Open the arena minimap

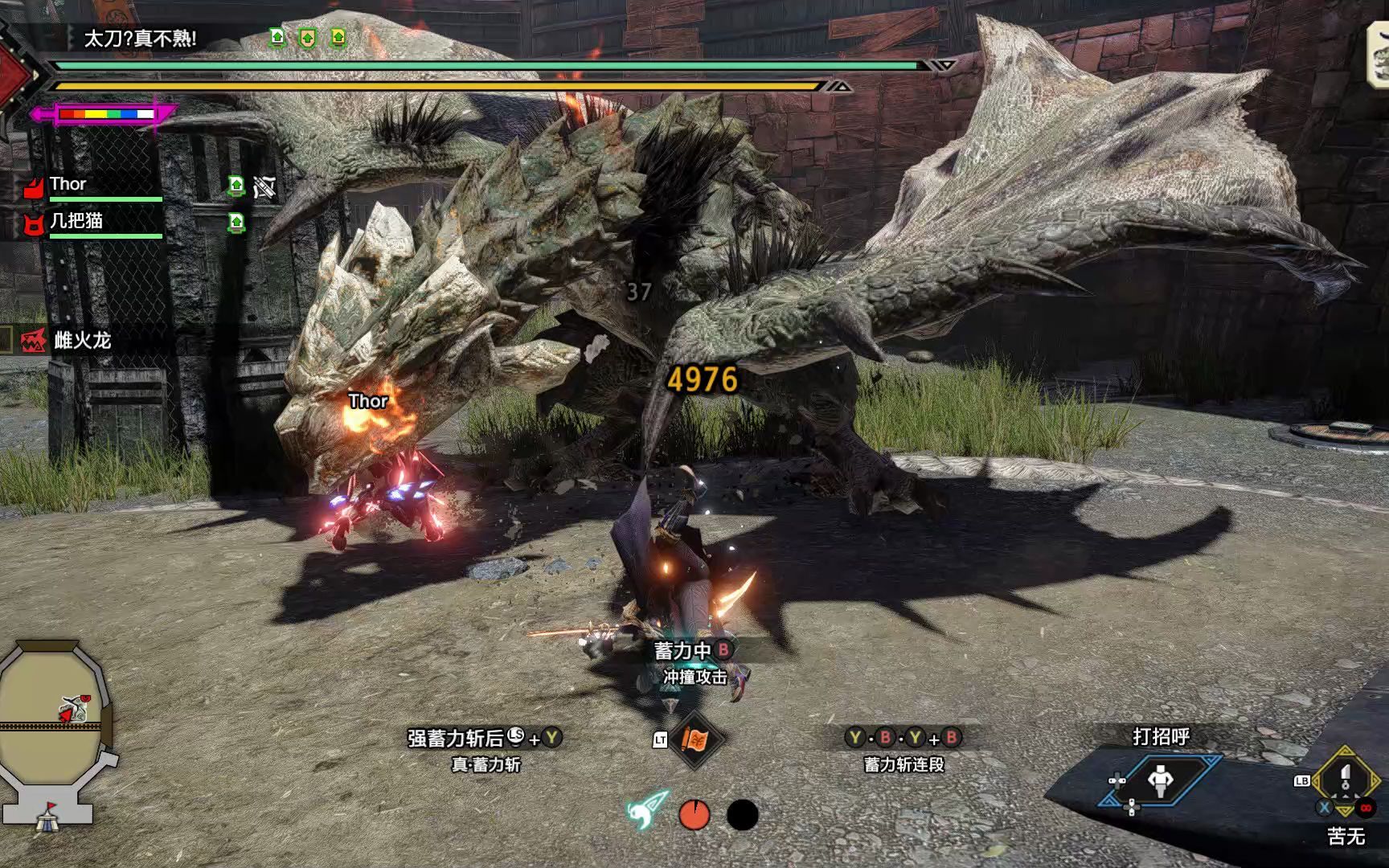click(x=52, y=723)
